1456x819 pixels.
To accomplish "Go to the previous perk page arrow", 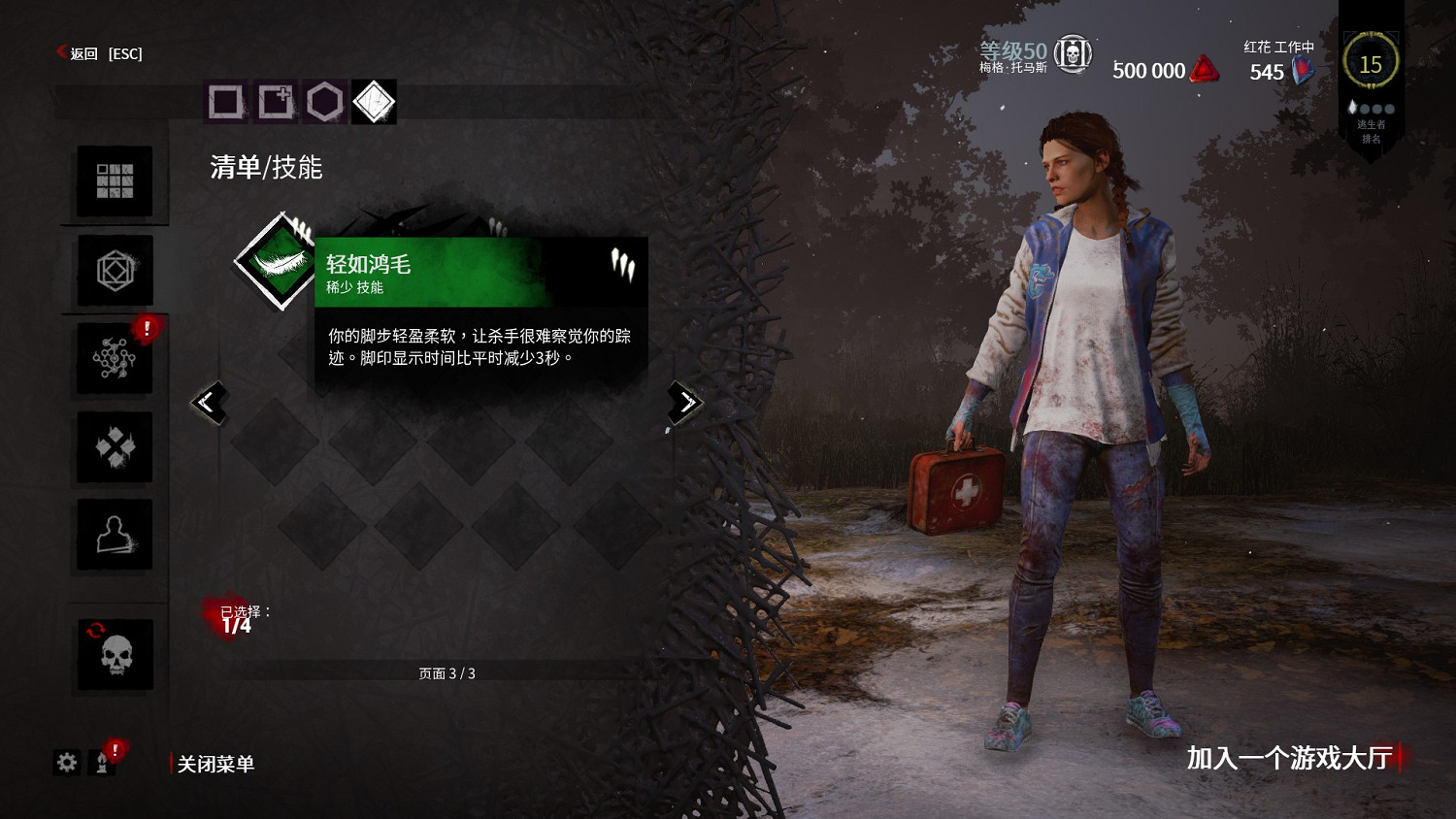I will click(209, 402).
